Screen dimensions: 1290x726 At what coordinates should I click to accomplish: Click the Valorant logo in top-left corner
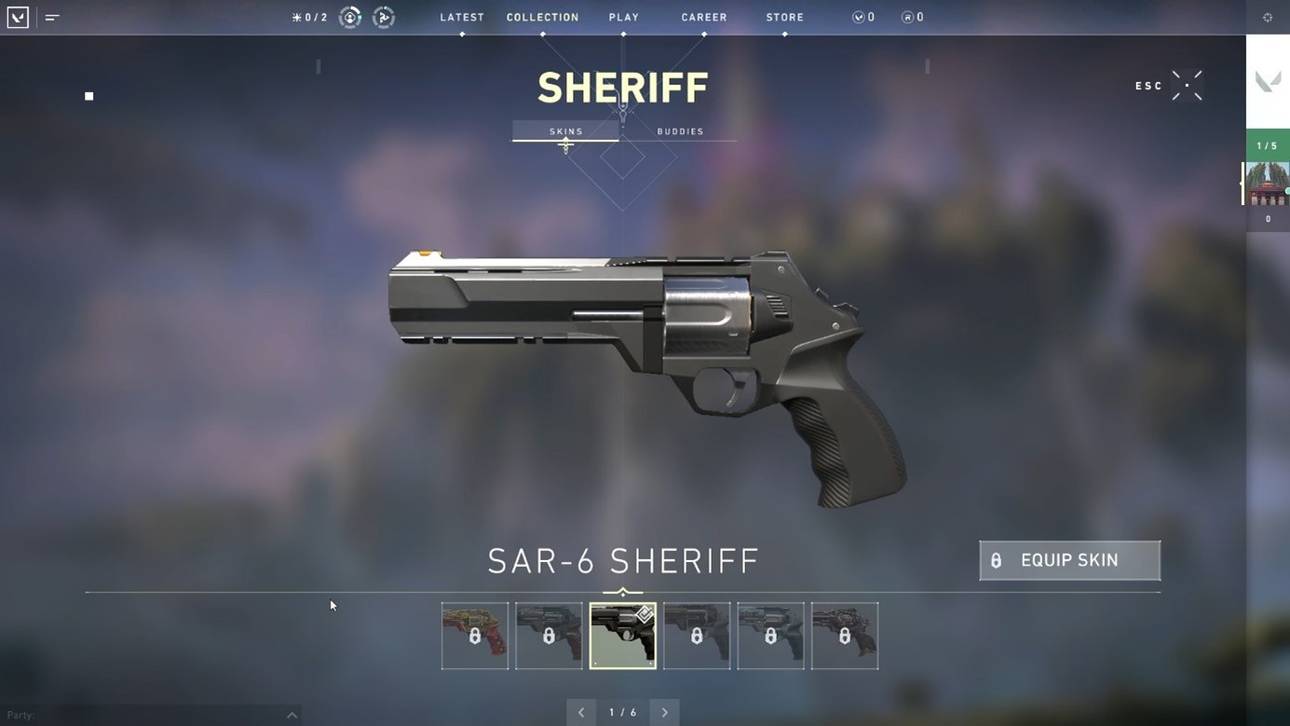(x=18, y=16)
